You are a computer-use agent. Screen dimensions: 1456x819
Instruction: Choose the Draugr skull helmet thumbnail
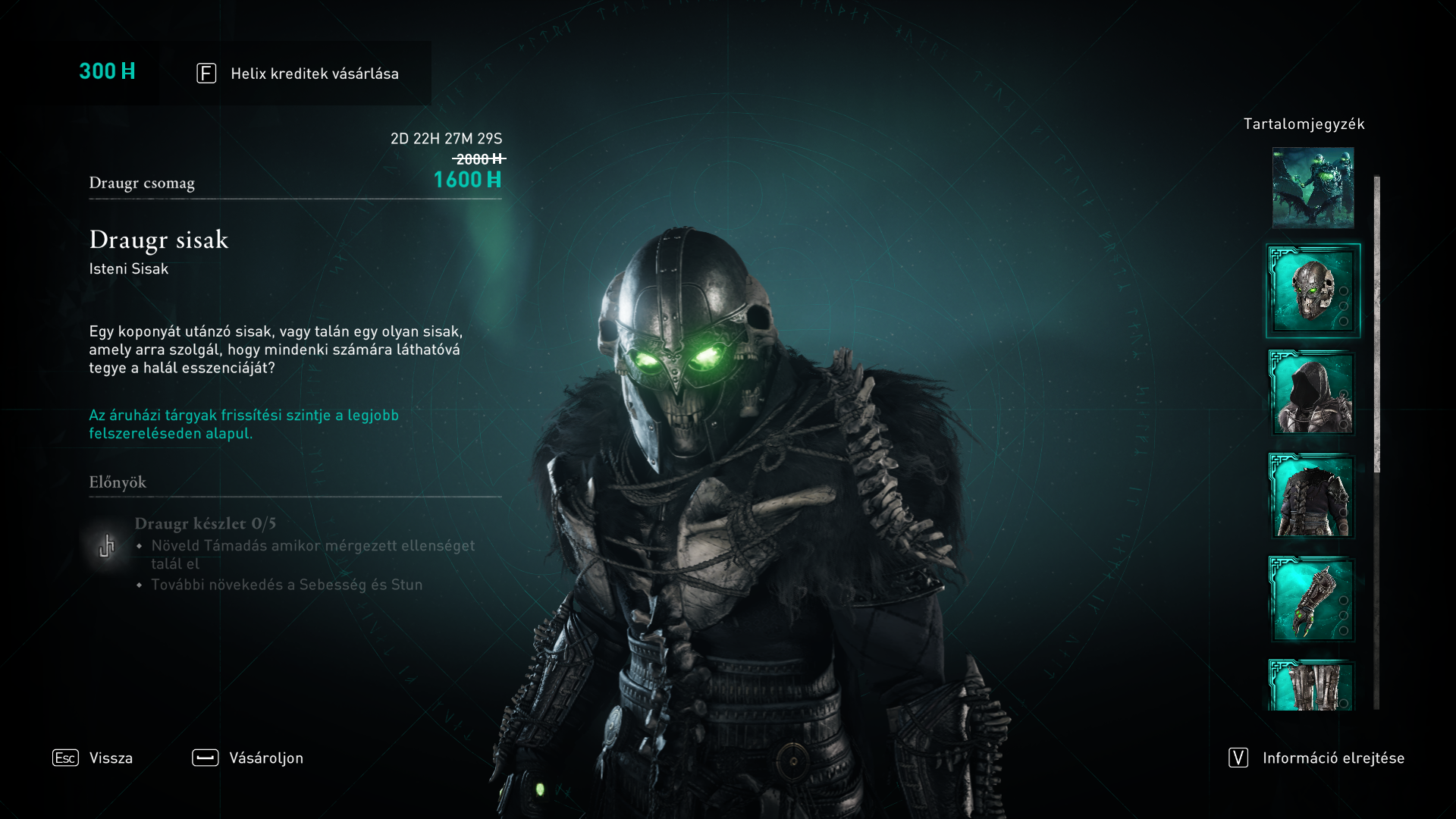[x=1313, y=290]
